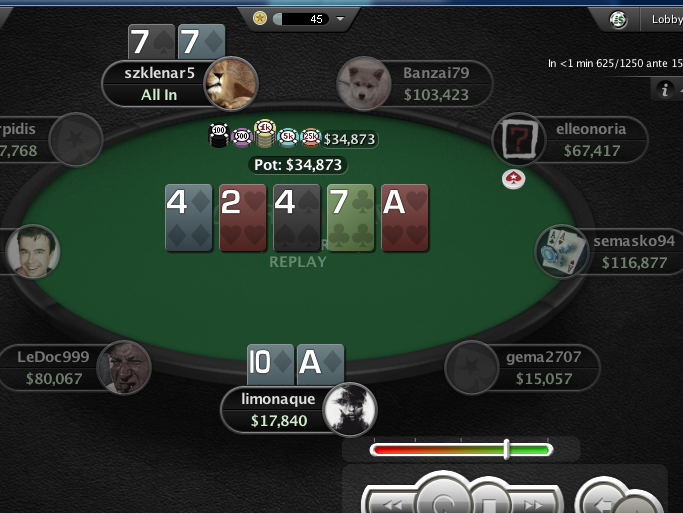Open the Lobby

(x=666, y=18)
